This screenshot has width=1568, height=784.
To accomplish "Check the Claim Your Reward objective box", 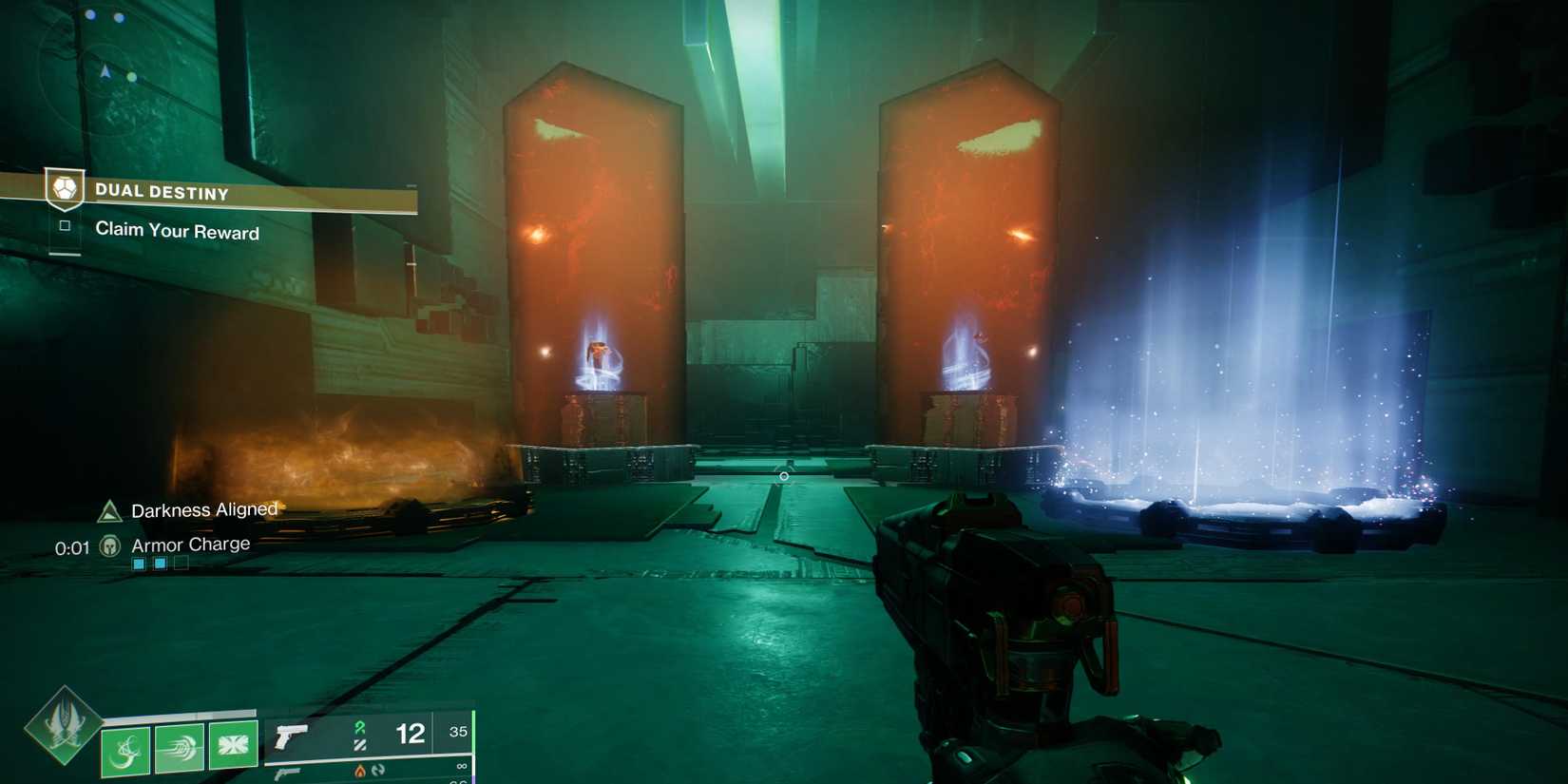I will [x=66, y=225].
